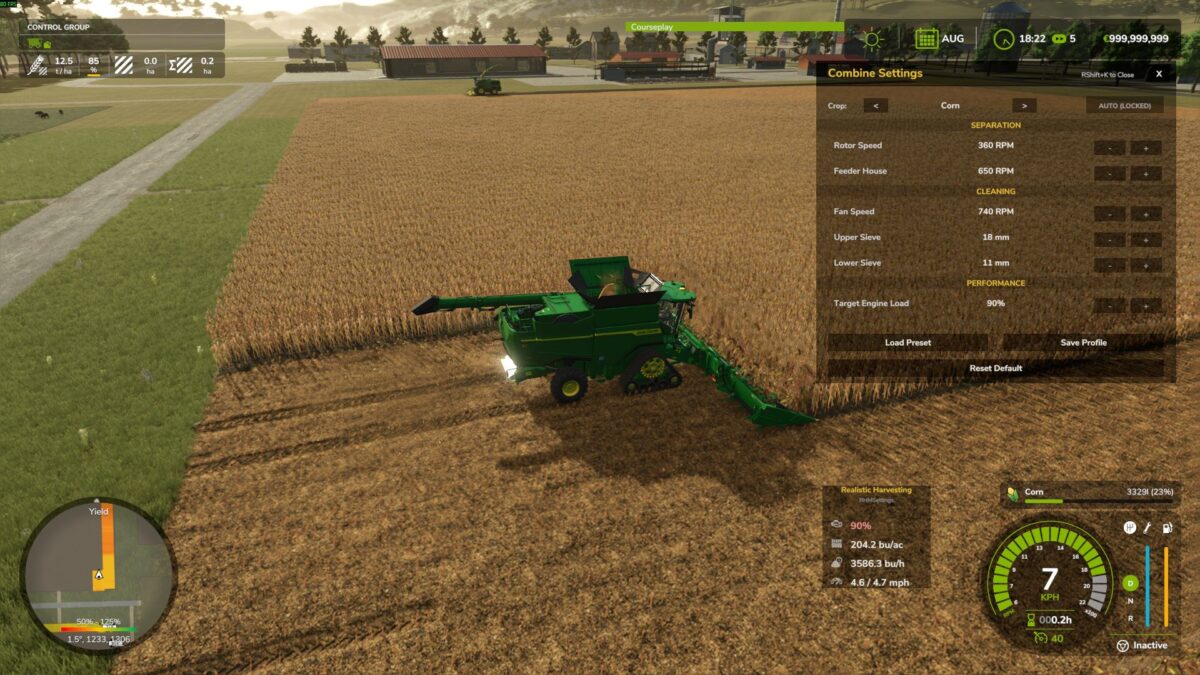Widen the Upper Sieve opening
This screenshot has width=1200, height=675.
coord(1146,239)
